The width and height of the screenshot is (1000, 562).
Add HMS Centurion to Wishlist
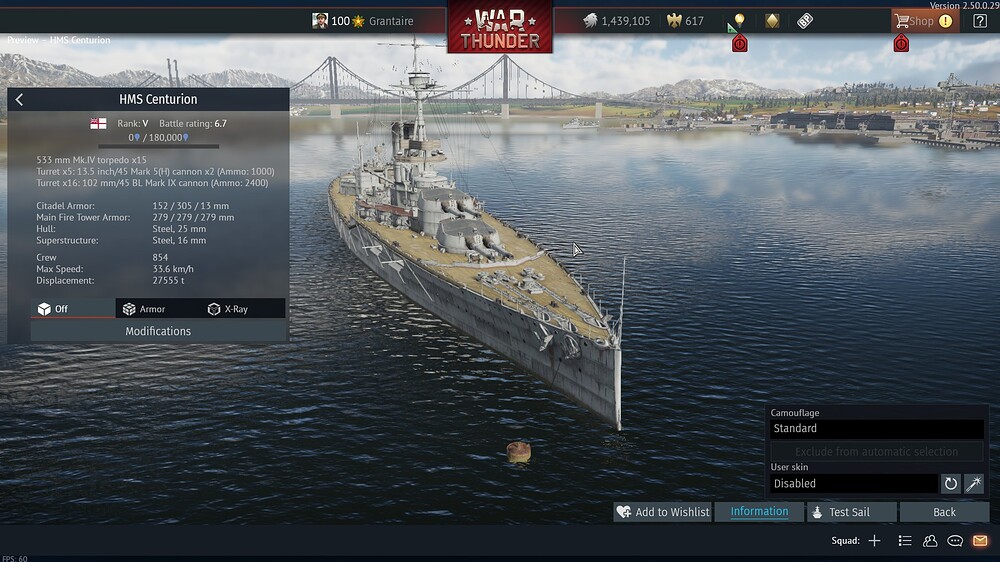coord(663,512)
